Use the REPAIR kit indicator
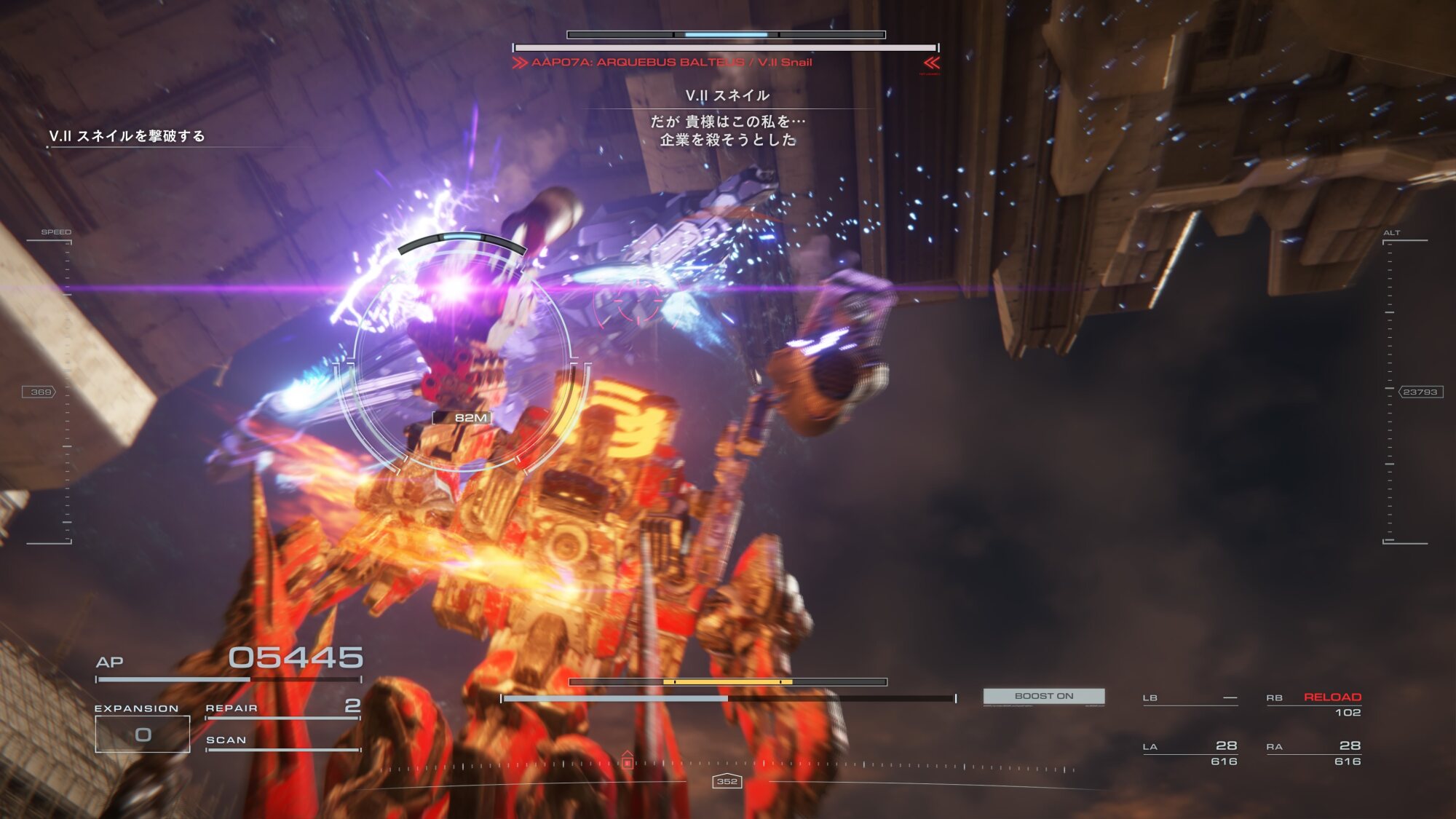The image size is (1456, 819). pos(282,708)
